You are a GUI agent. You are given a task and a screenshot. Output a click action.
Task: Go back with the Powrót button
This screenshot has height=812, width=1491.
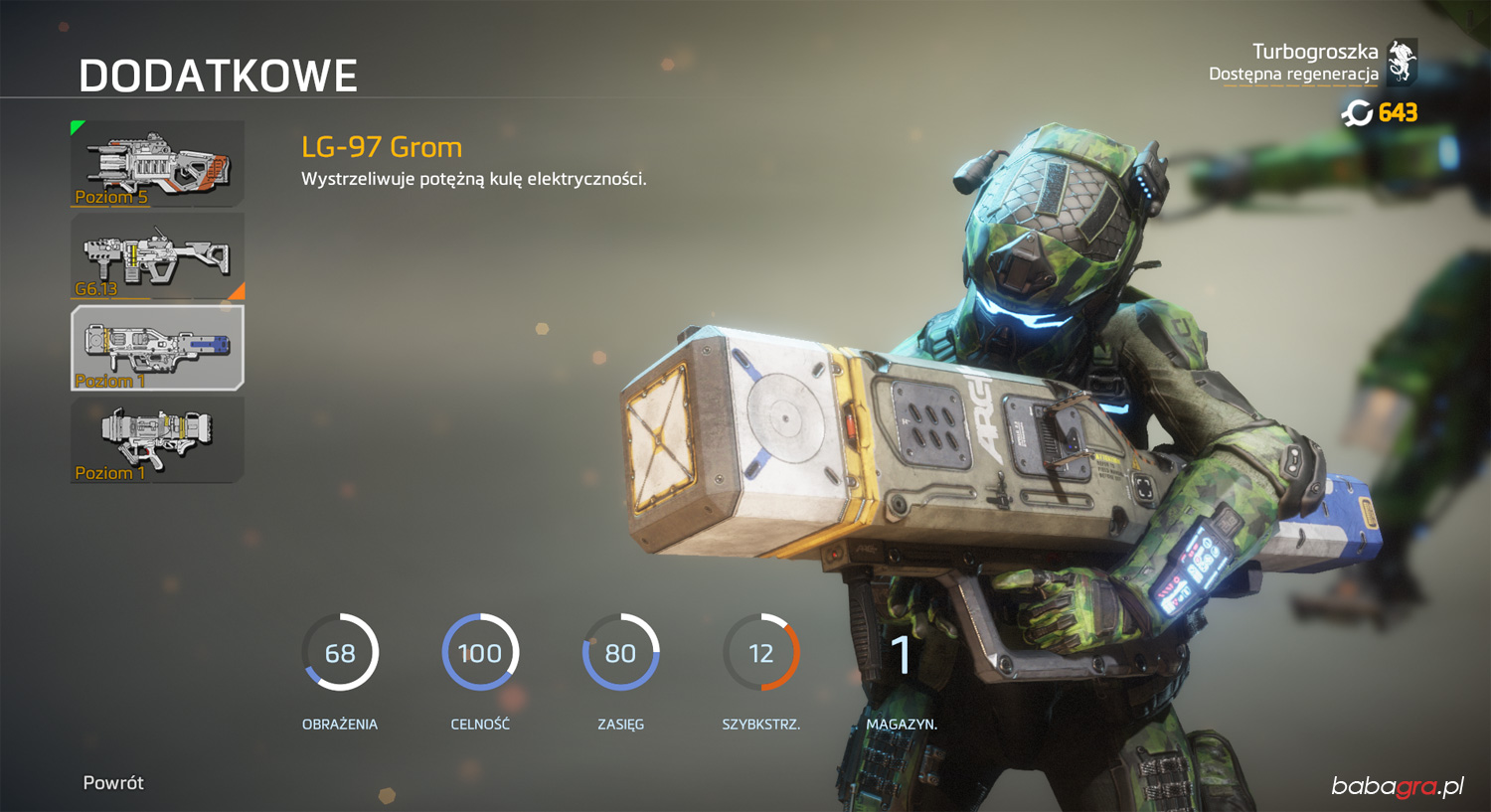tap(113, 782)
